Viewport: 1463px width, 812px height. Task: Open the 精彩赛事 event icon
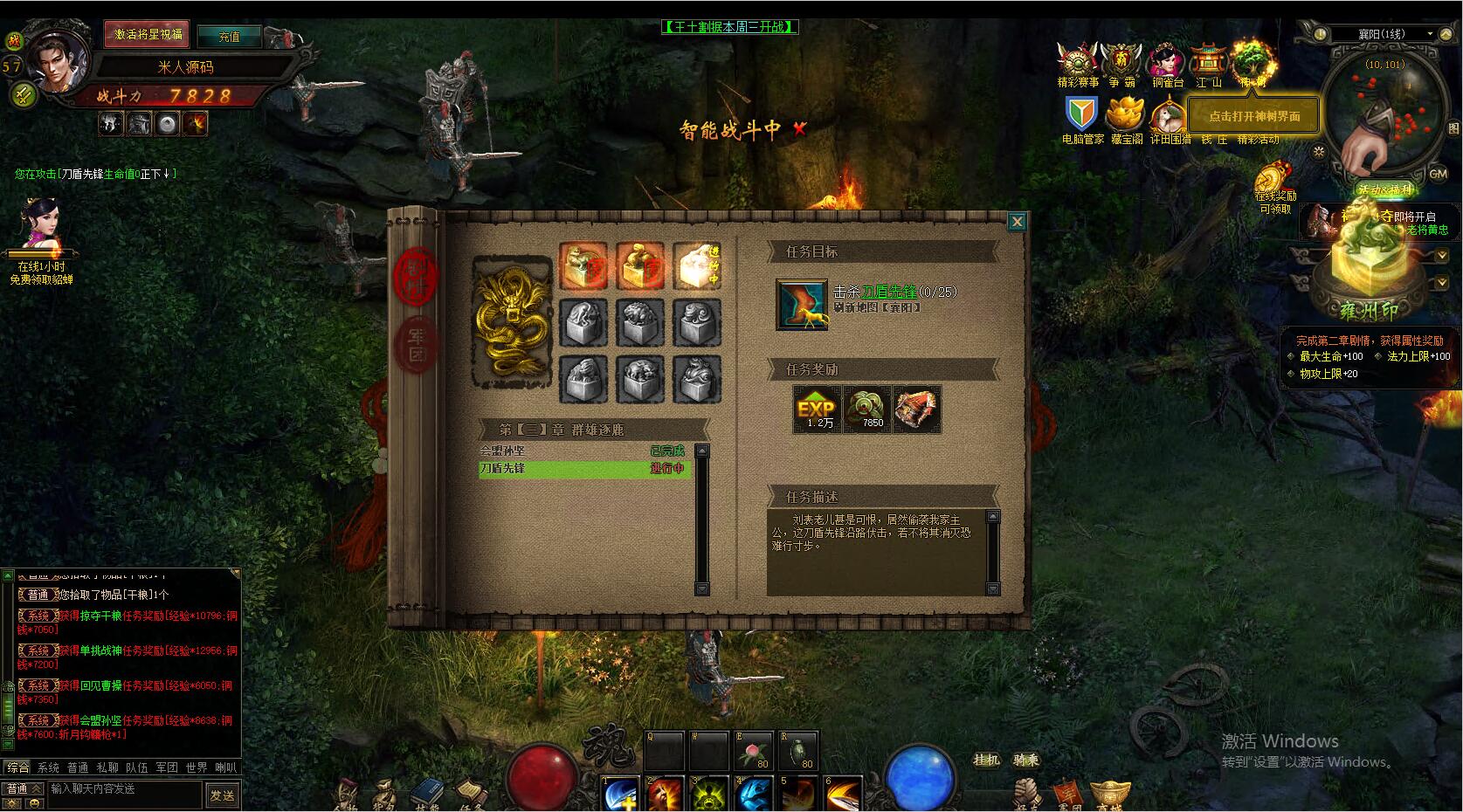pyautogui.click(x=1078, y=63)
